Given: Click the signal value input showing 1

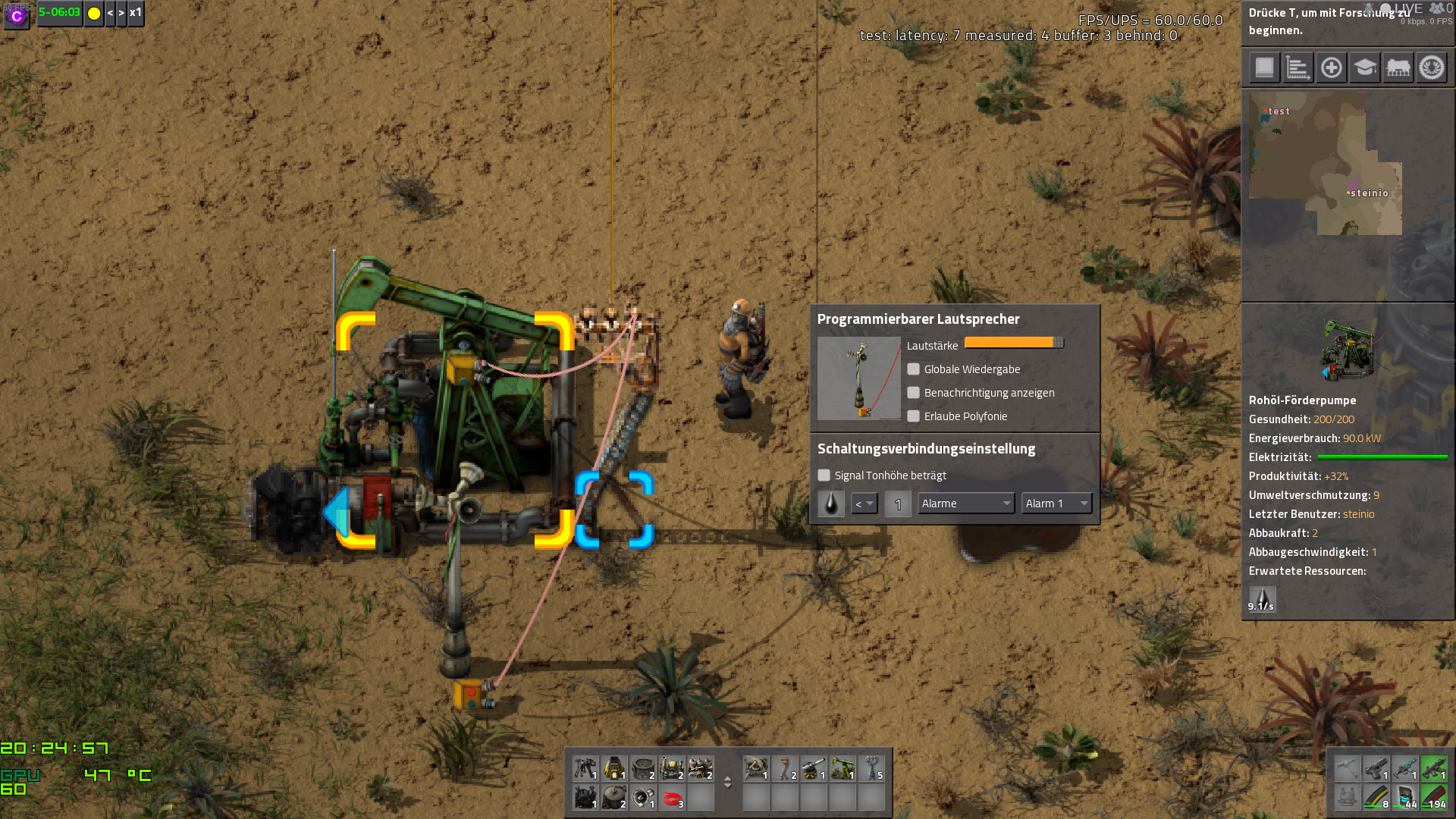Looking at the screenshot, I should tap(898, 504).
